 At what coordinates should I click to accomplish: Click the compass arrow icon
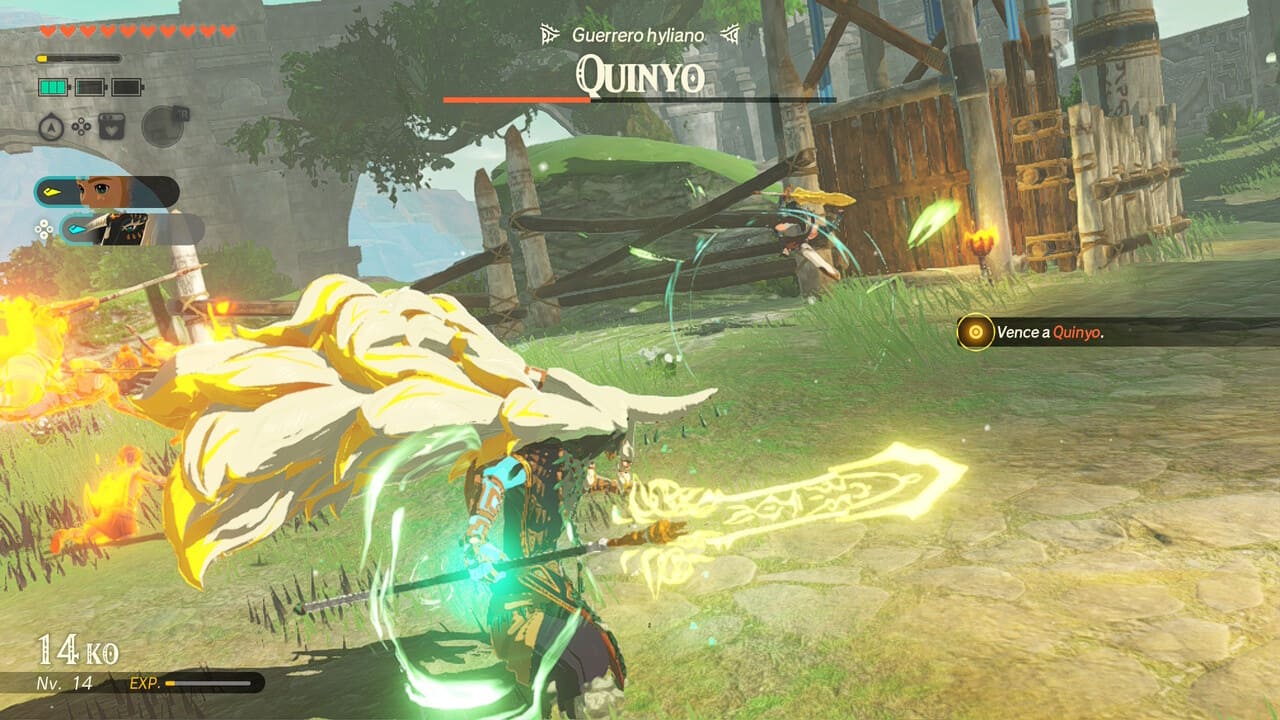click(x=51, y=127)
